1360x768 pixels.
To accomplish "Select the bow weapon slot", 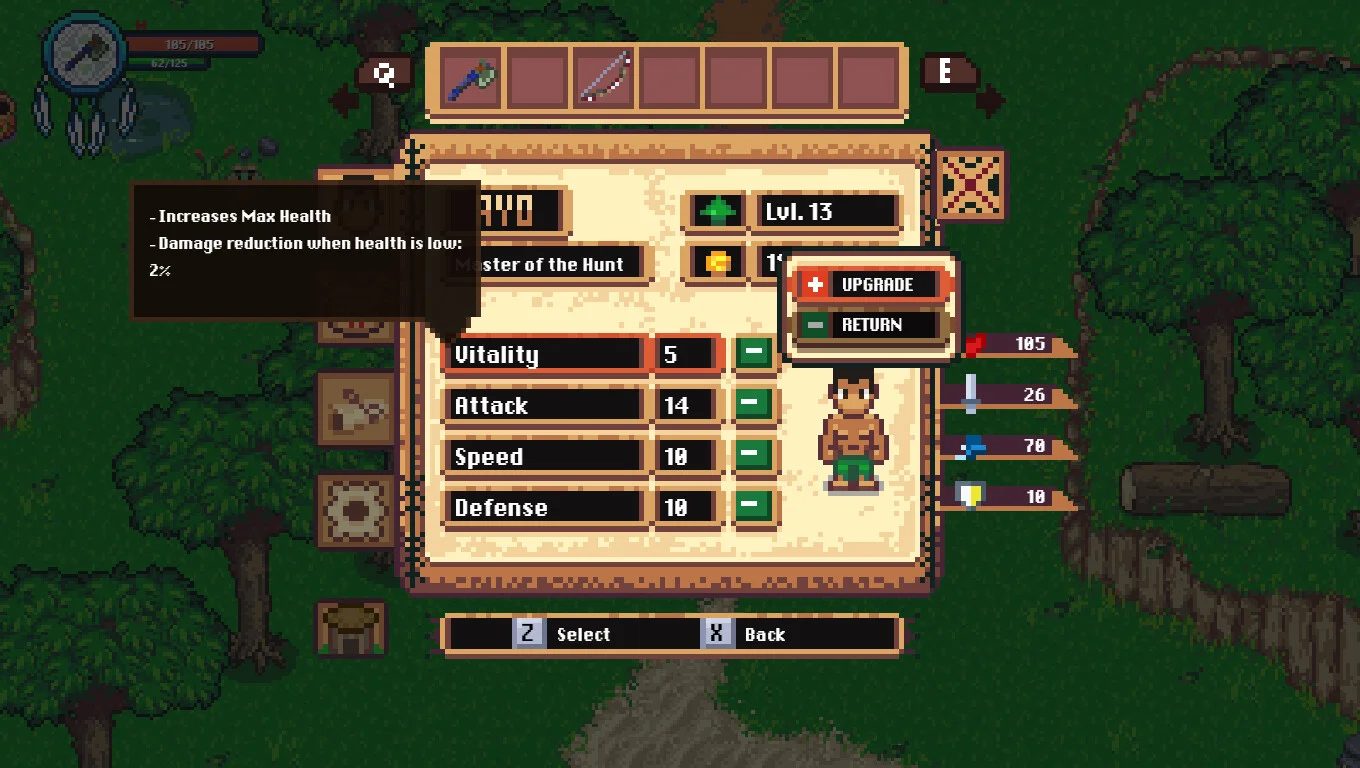I will tap(603, 79).
